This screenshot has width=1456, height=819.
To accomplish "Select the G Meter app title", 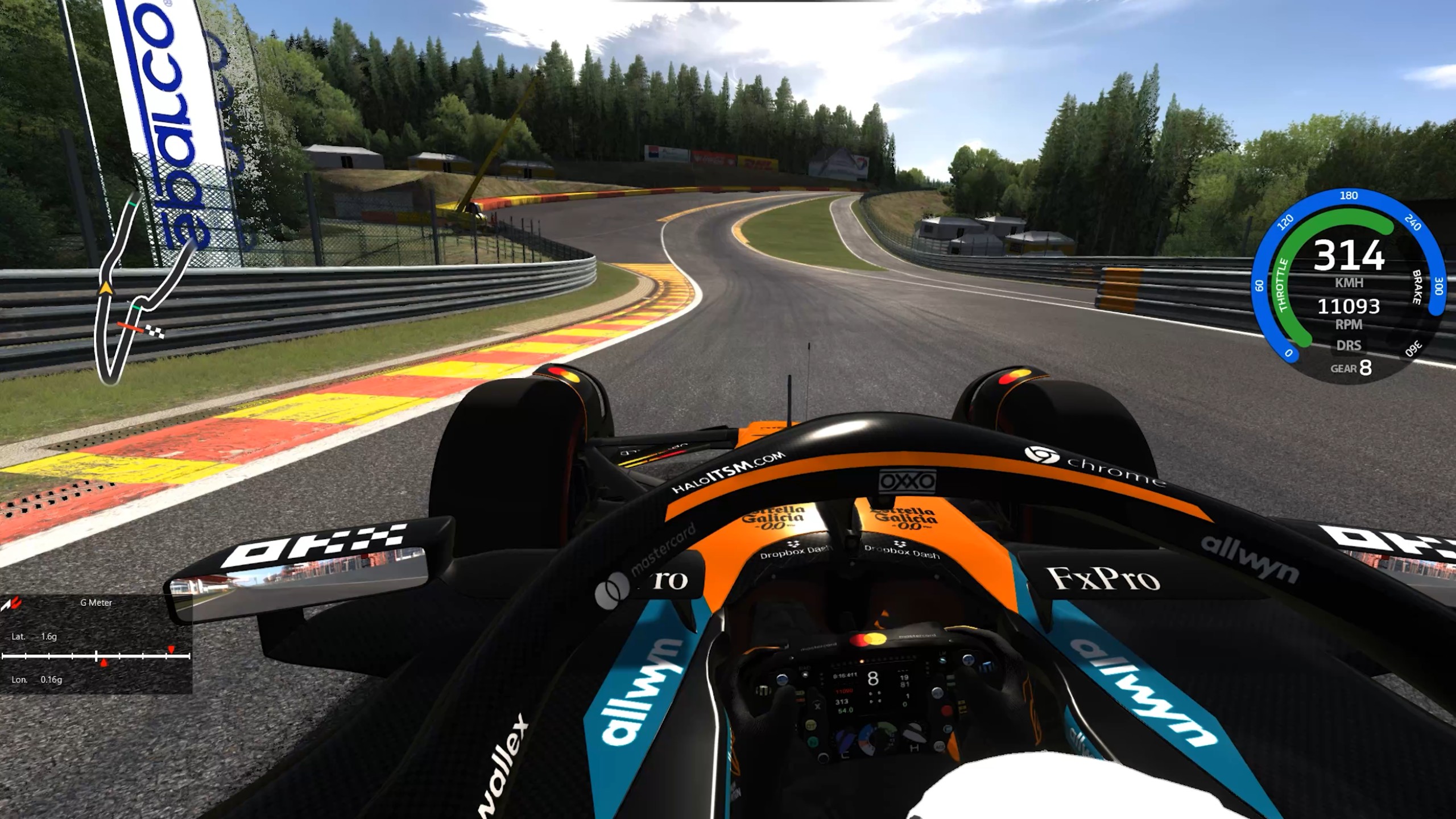I will point(96,602).
